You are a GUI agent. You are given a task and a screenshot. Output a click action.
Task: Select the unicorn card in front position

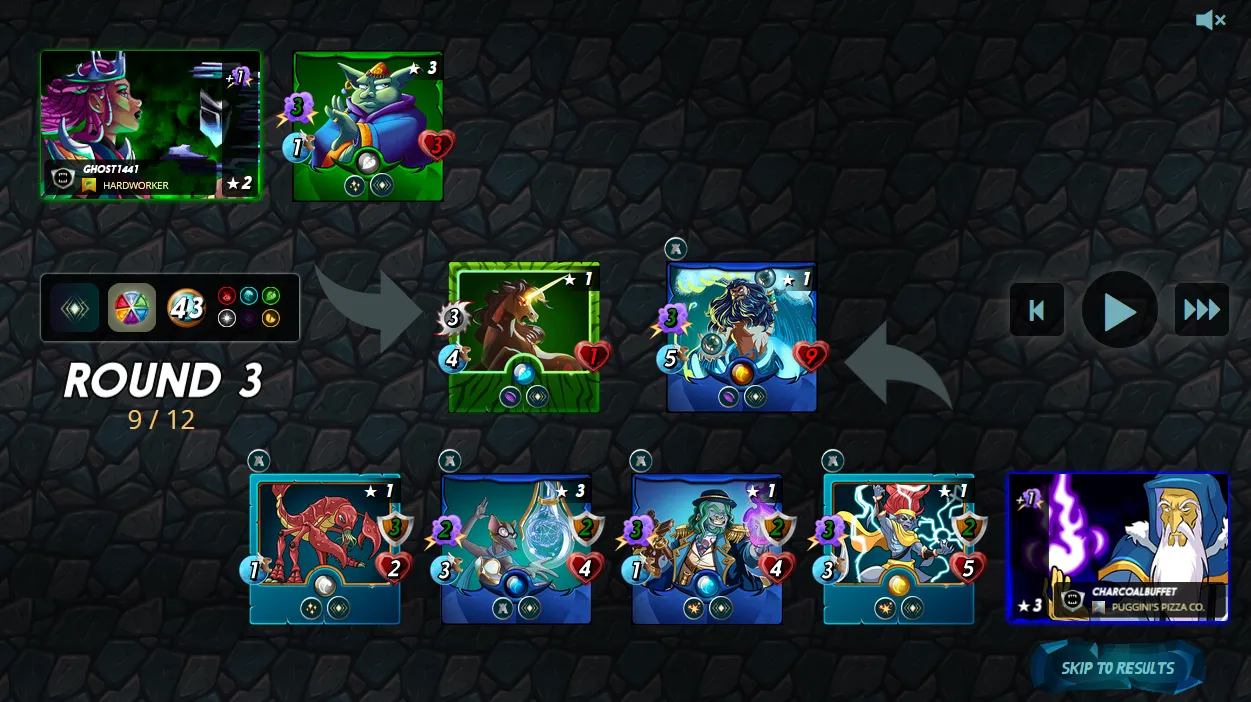coord(523,337)
